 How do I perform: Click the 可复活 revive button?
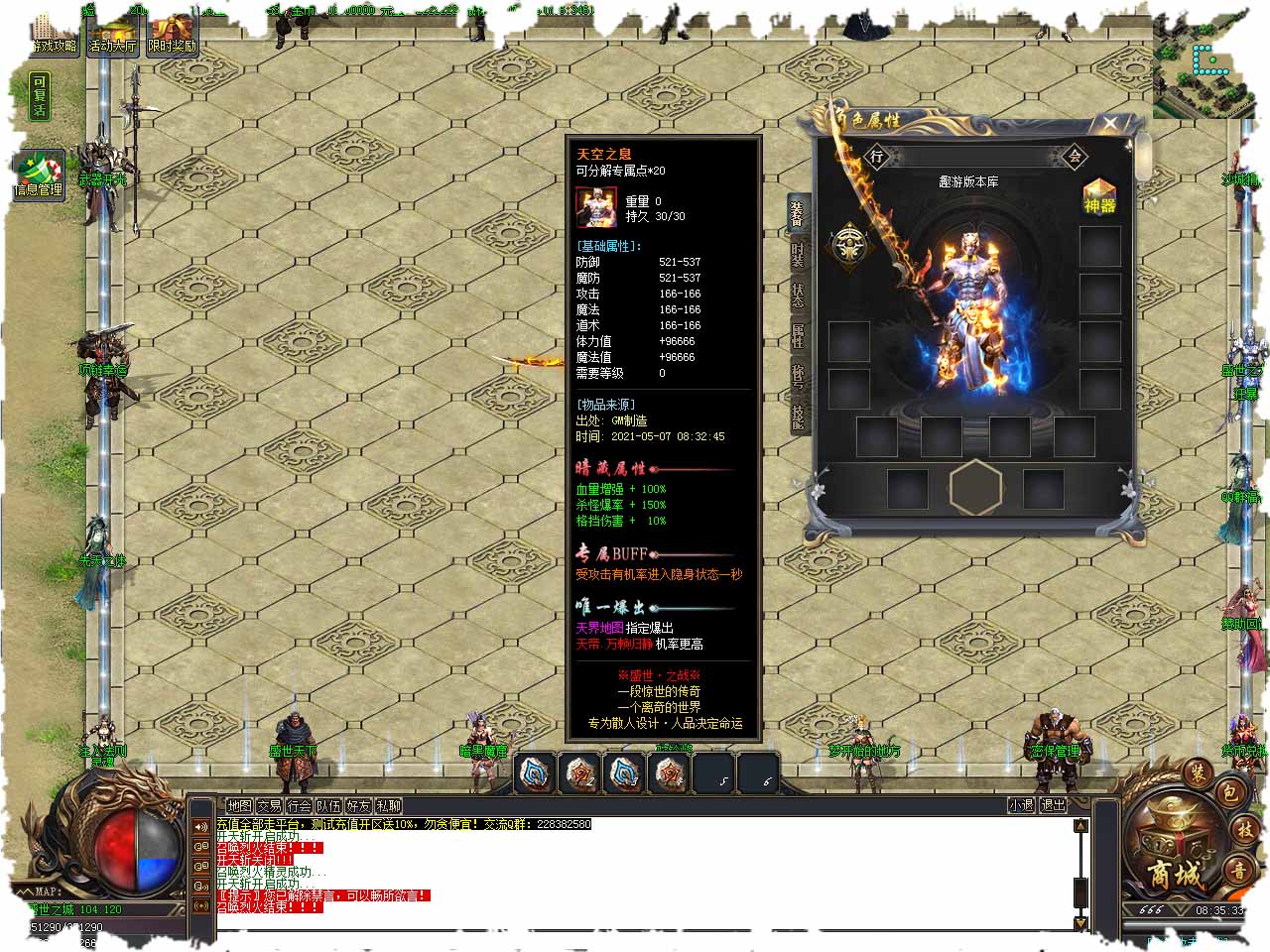39,96
